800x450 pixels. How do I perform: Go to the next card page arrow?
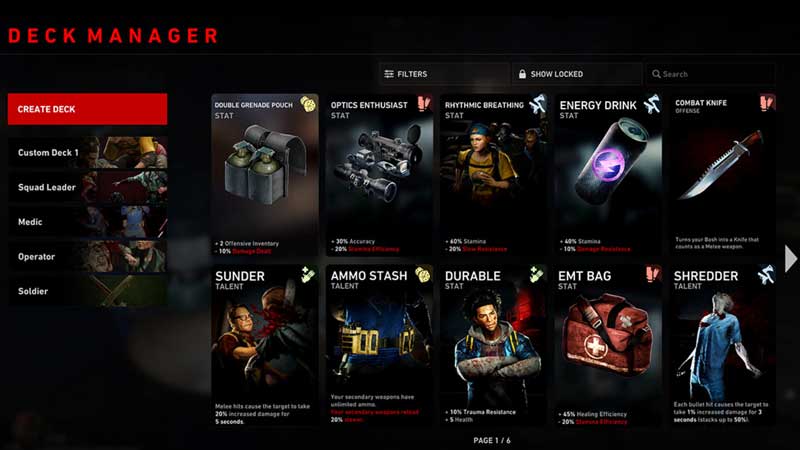[791, 258]
